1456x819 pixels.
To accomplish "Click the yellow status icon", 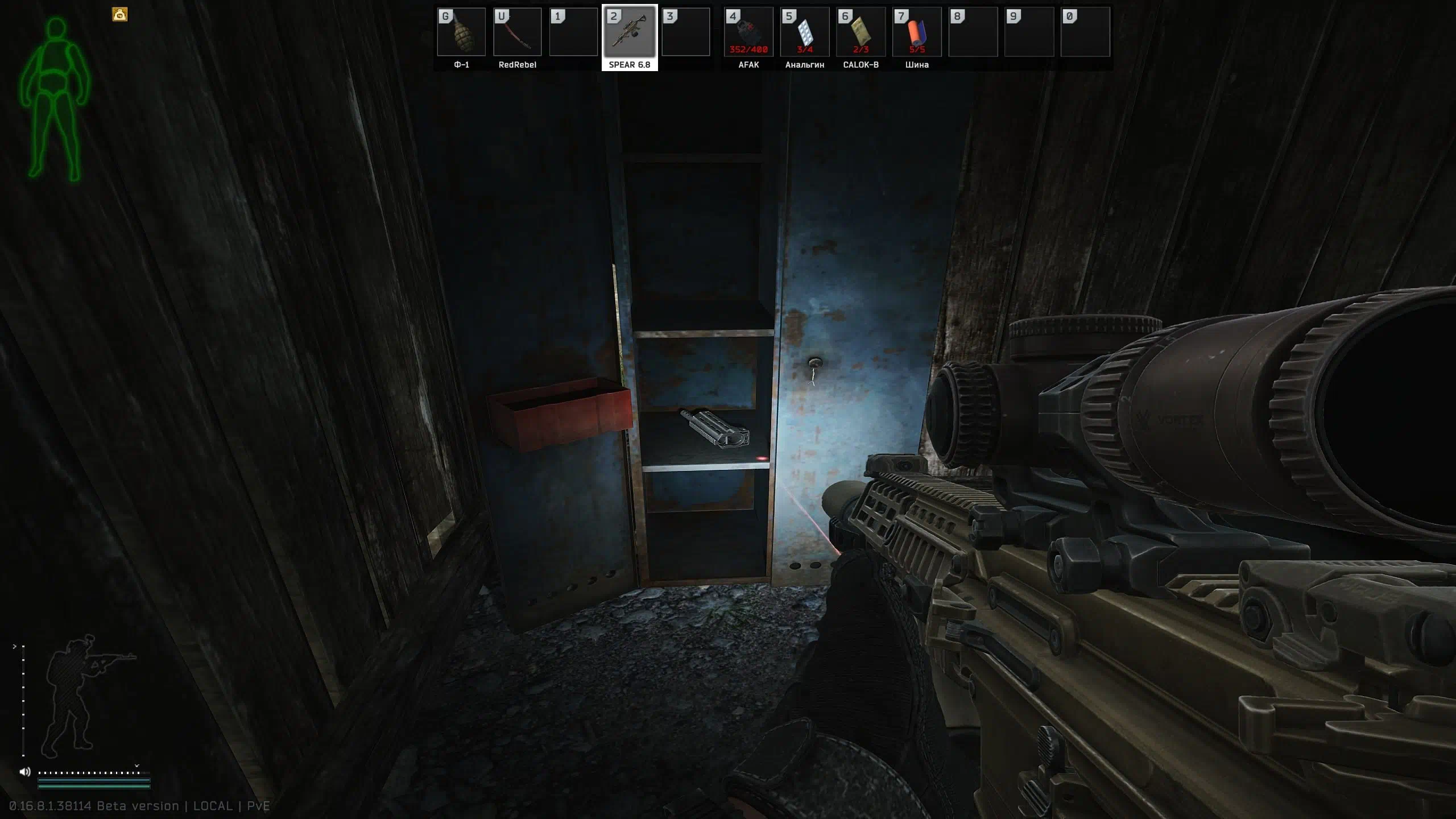I will [x=119, y=15].
